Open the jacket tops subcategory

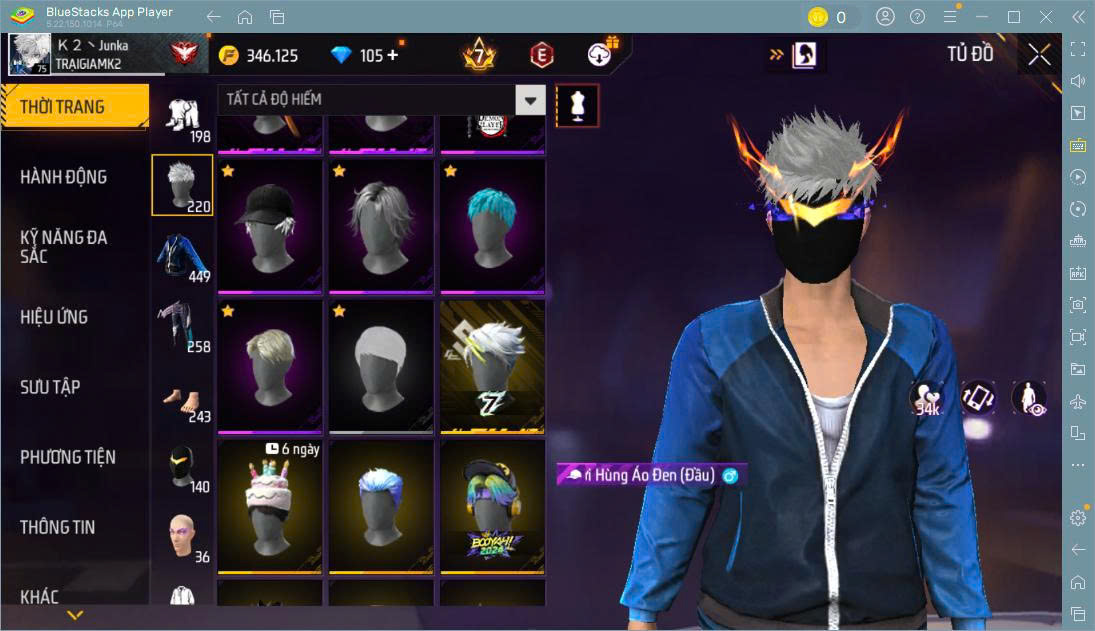[x=182, y=256]
